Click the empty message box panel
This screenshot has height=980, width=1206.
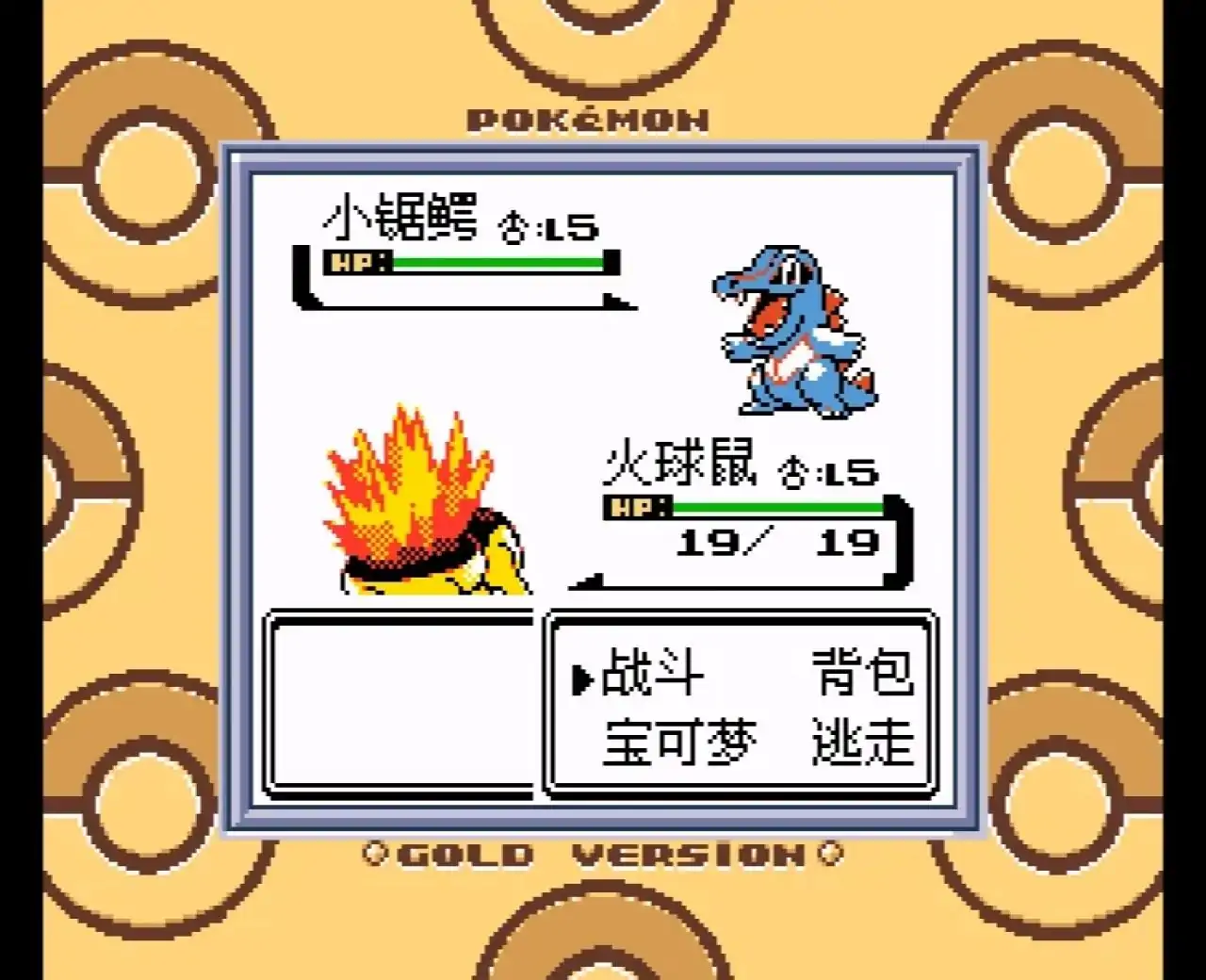[400, 707]
